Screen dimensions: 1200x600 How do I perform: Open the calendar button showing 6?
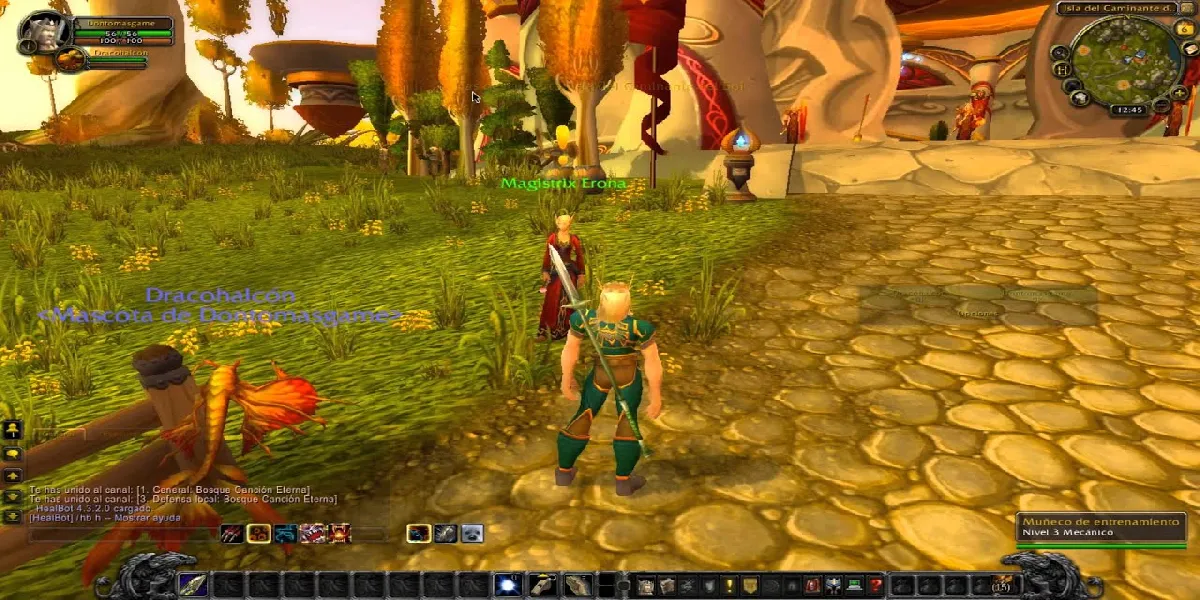(x=1186, y=30)
